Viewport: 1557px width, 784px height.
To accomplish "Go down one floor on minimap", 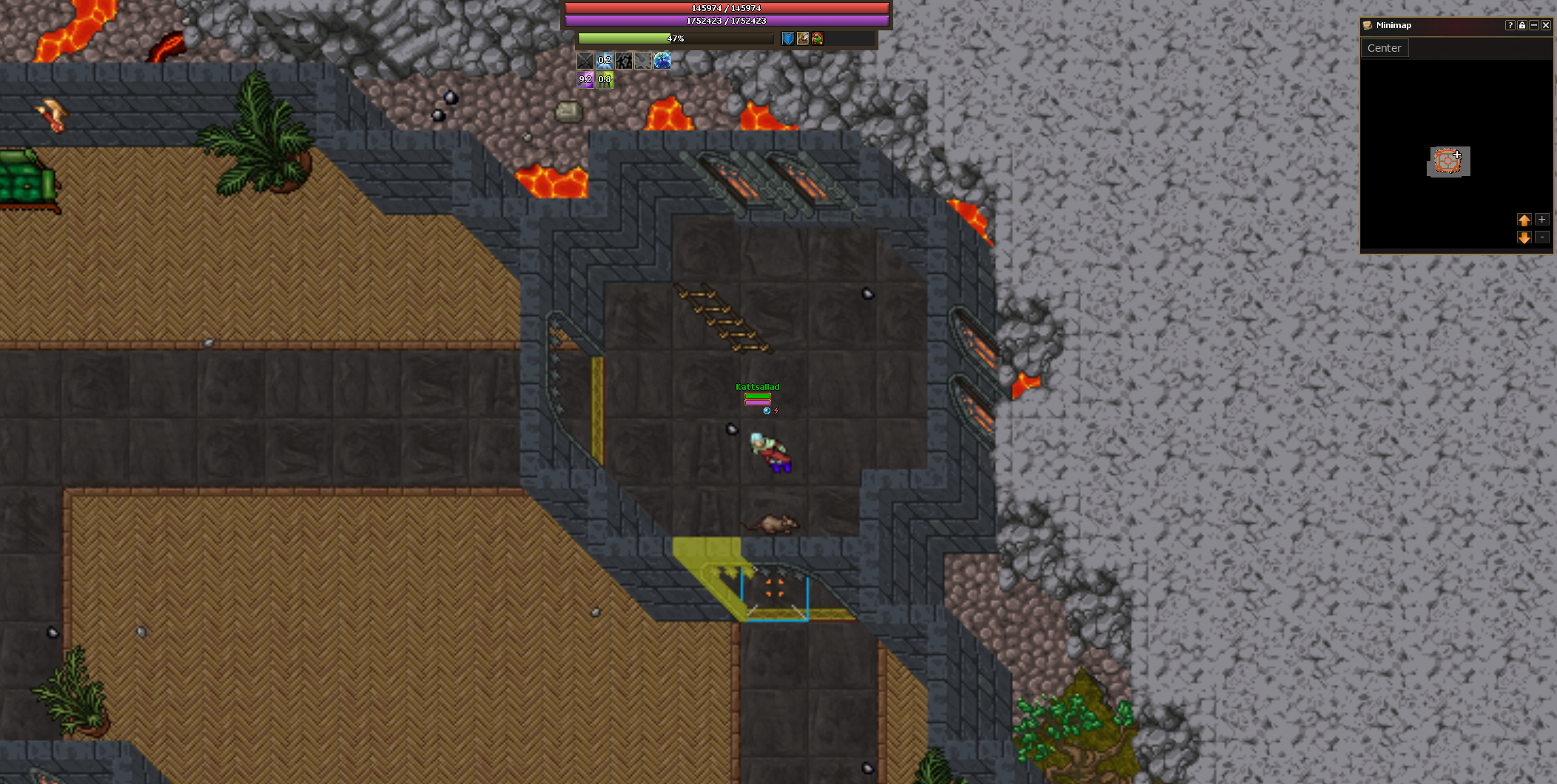I will click(1524, 237).
